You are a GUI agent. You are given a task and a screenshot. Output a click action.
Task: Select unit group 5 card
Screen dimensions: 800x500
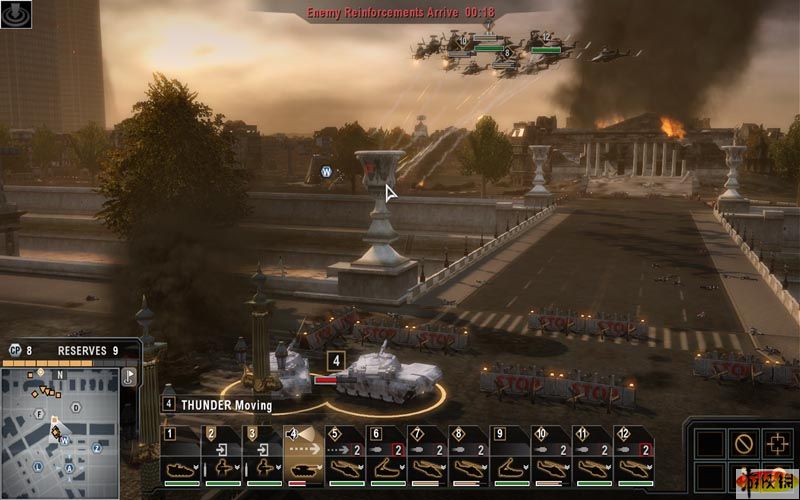(x=346, y=457)
